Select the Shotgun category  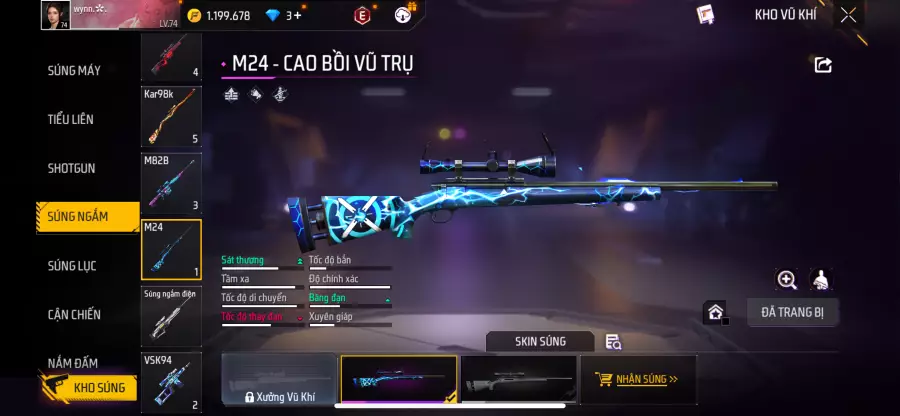coord(72,168)
